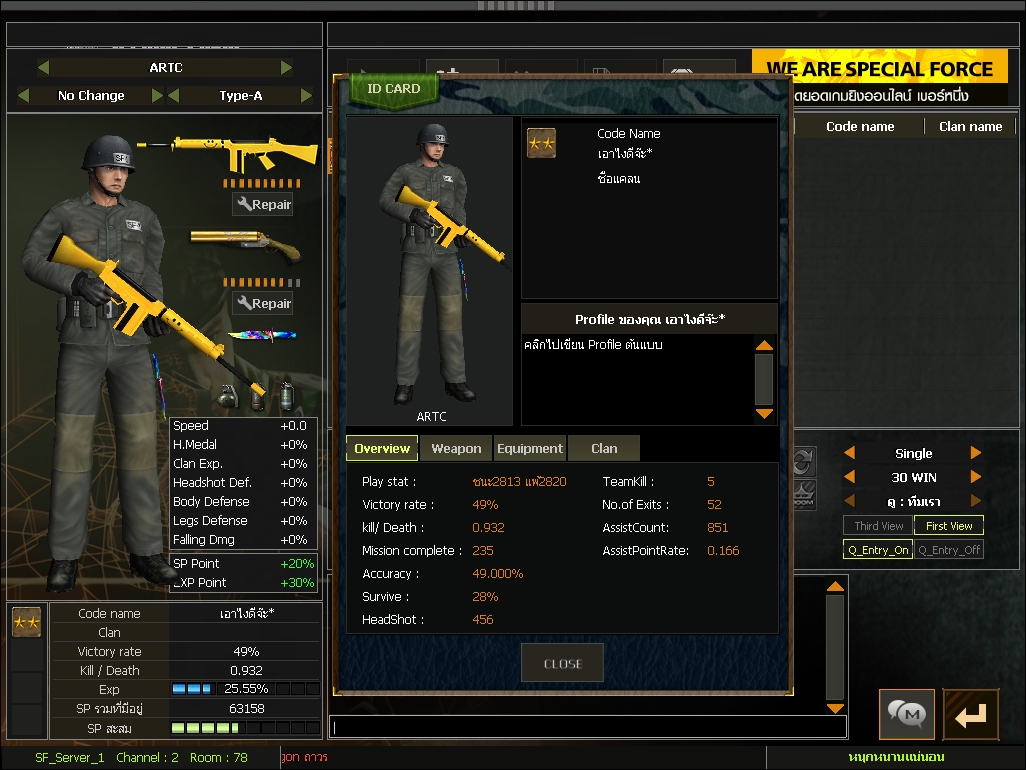Close the ID Card window

tap(562, 663)
